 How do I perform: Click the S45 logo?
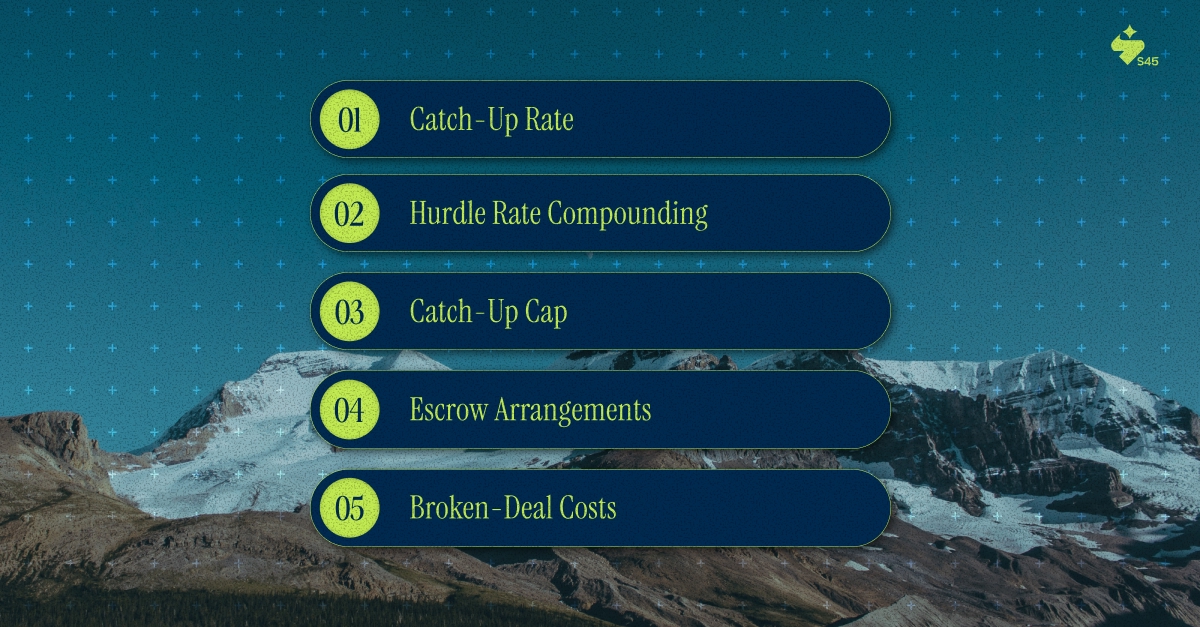coord(1129,47)
